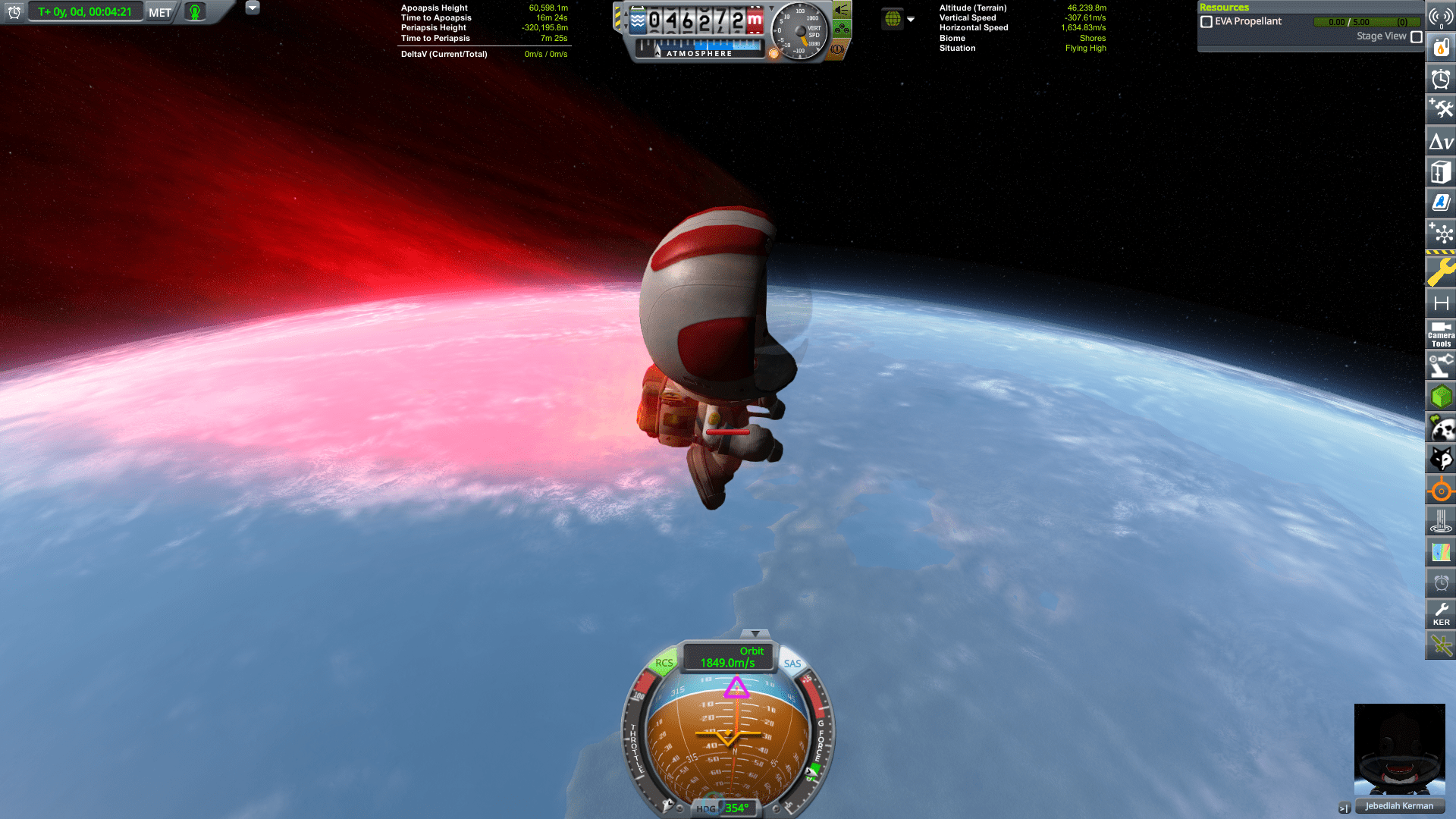Open the Camera Tools panel
This screenshot has height=819, width=1456.
[1440, 336]
